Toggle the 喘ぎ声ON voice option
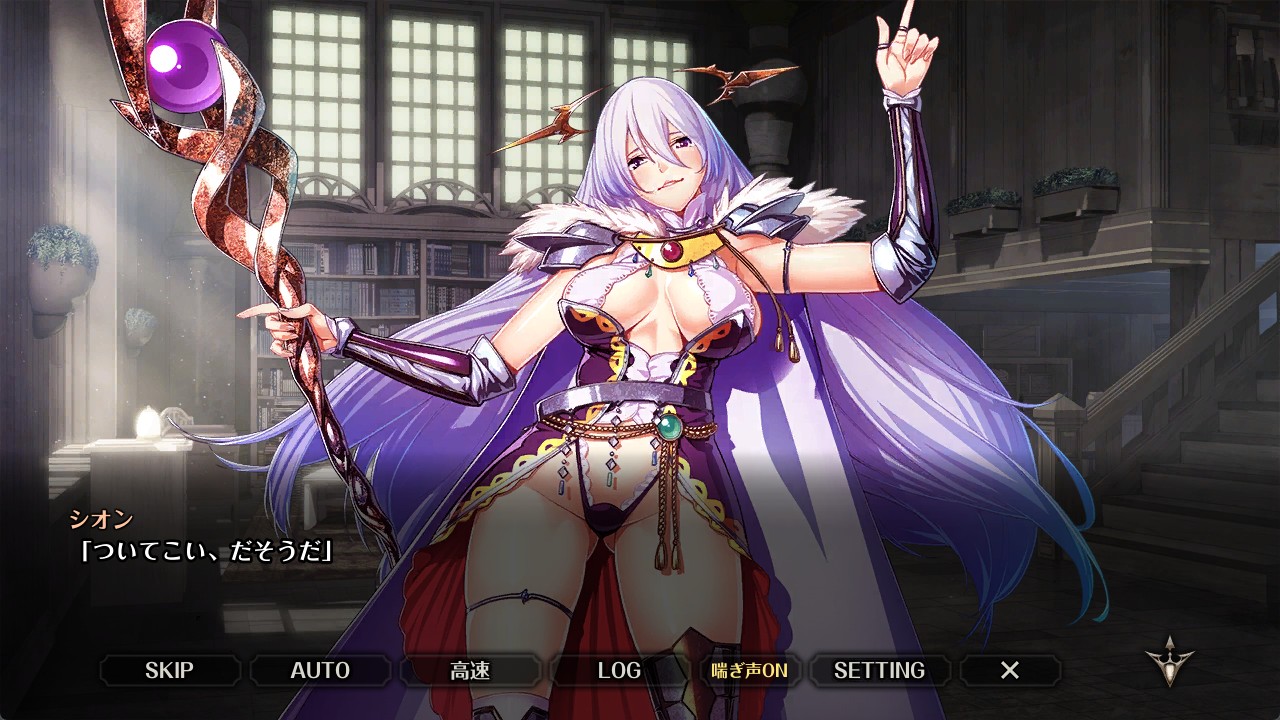The width and height of the screenshot is (1280, 720). point(749,670)
